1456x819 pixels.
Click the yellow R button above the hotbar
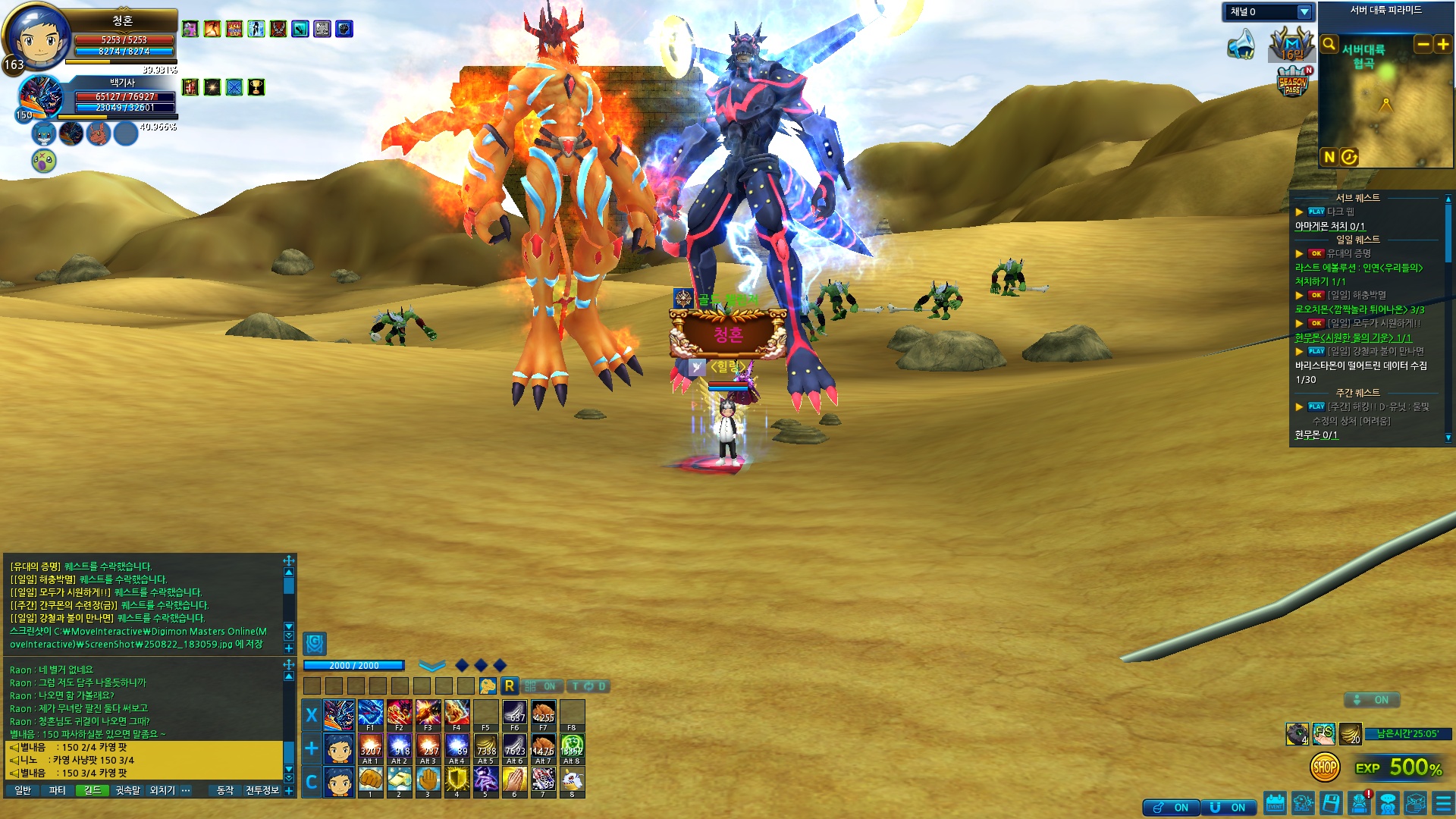tap(509, 686)
